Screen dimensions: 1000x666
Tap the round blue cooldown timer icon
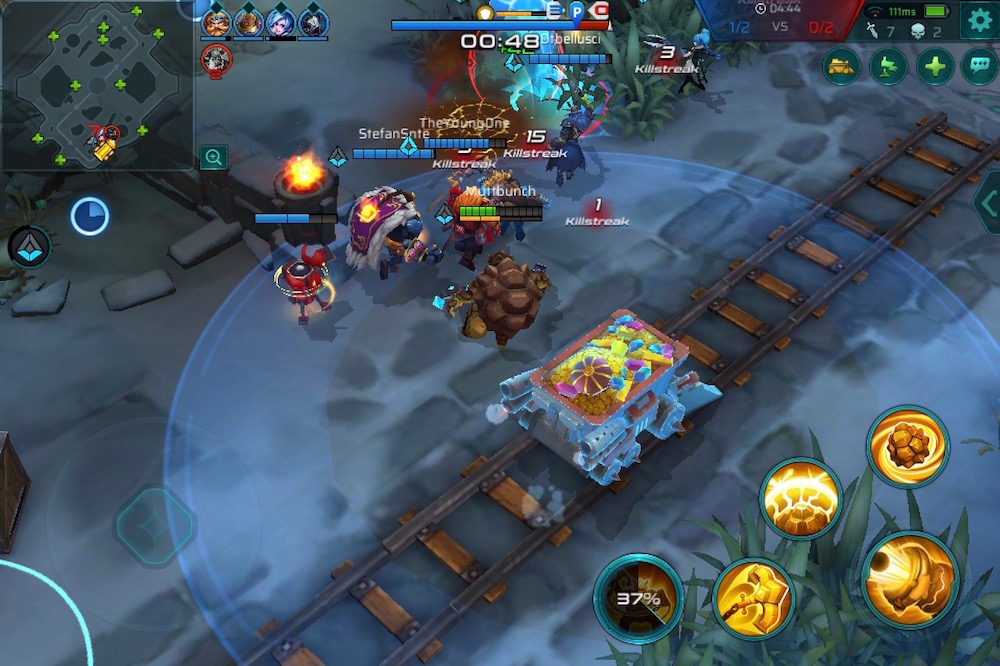point(89,216)
